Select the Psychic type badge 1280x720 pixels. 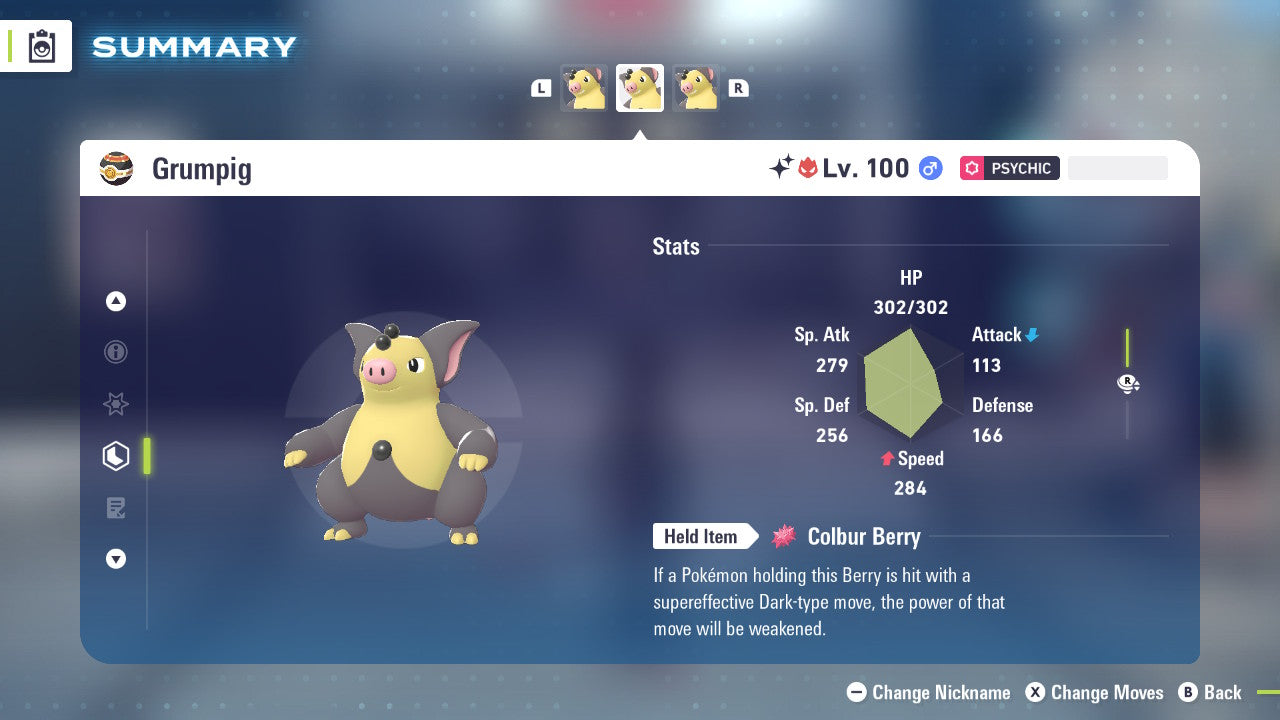pyautogui.click(x=1009, y=168)
